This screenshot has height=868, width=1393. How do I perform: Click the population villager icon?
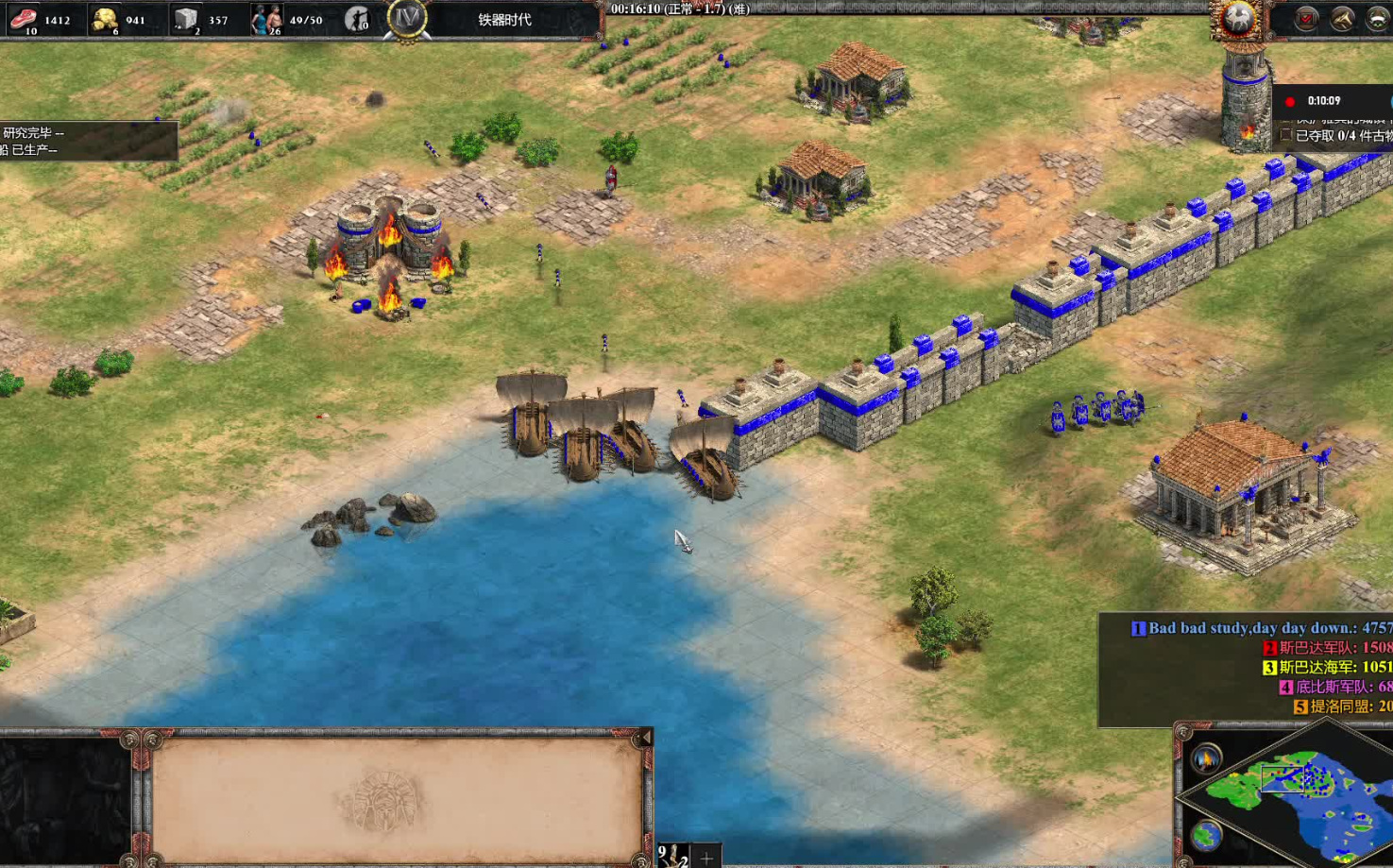[x=266, y=18]
